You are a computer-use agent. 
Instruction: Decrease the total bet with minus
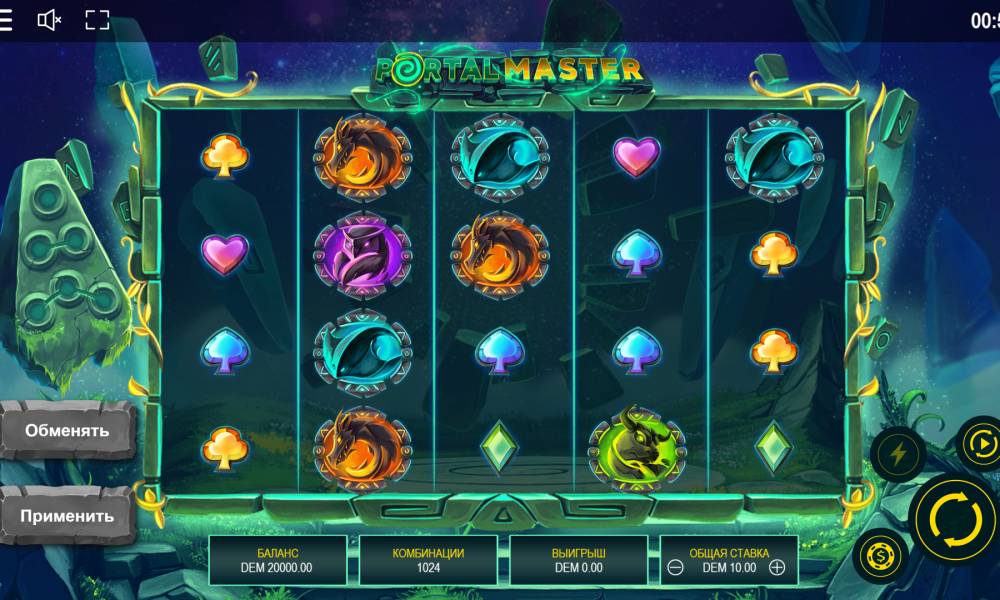click(x=676, y=568)
